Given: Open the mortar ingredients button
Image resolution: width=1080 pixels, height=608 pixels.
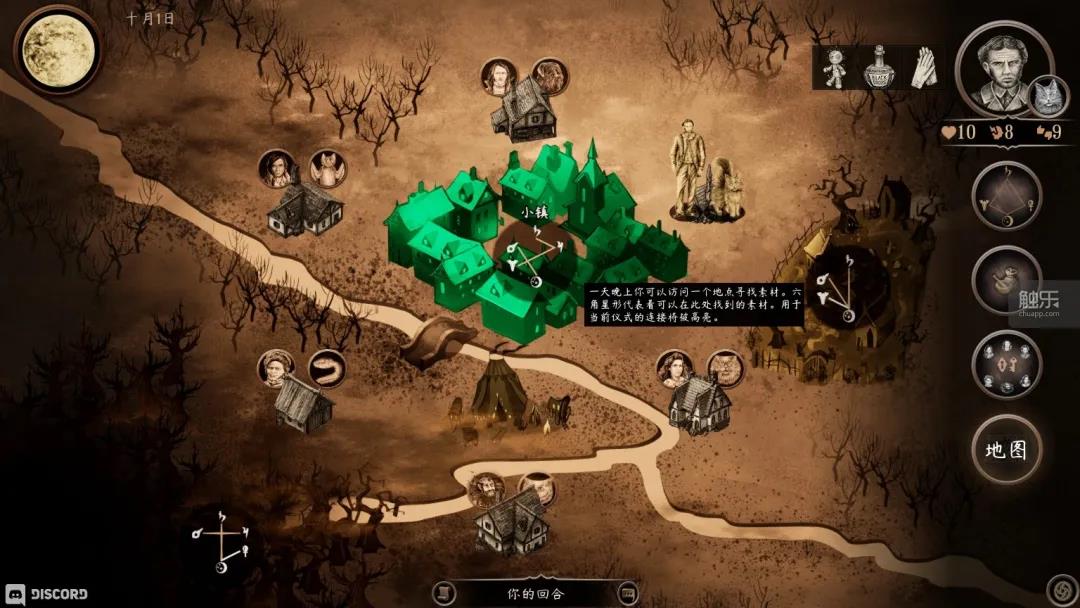Looking at the screenshot, I should tap(1006, 281).
